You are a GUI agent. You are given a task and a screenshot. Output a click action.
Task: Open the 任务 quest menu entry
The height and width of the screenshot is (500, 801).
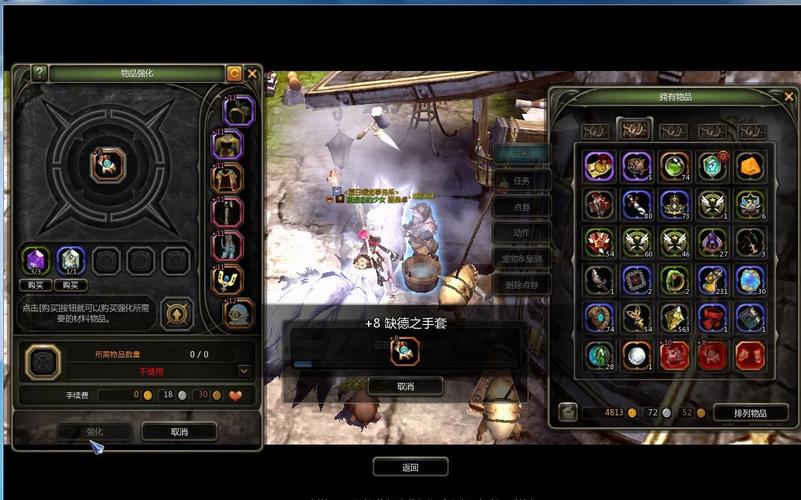pos(521,181)
